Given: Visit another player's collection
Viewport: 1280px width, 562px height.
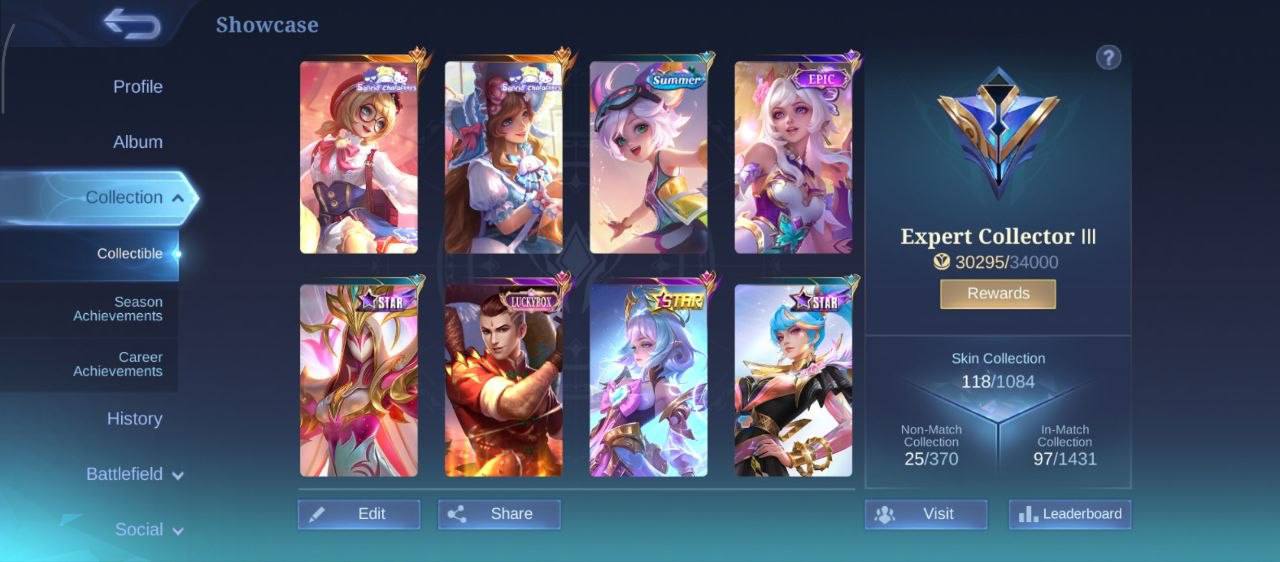Looking at the screenshot, I should coord(926,514).
